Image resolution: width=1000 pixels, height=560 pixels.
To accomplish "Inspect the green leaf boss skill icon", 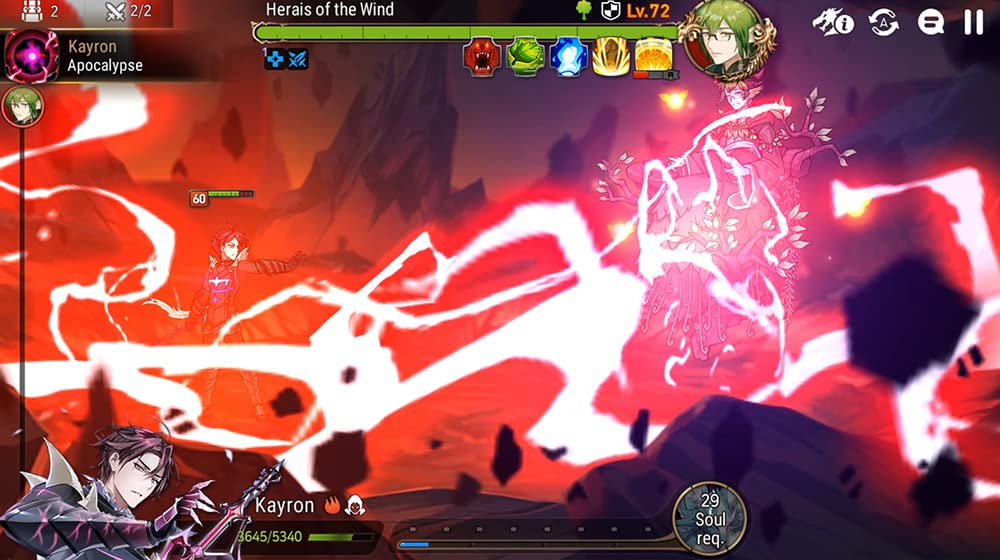I will pos(524,57).
